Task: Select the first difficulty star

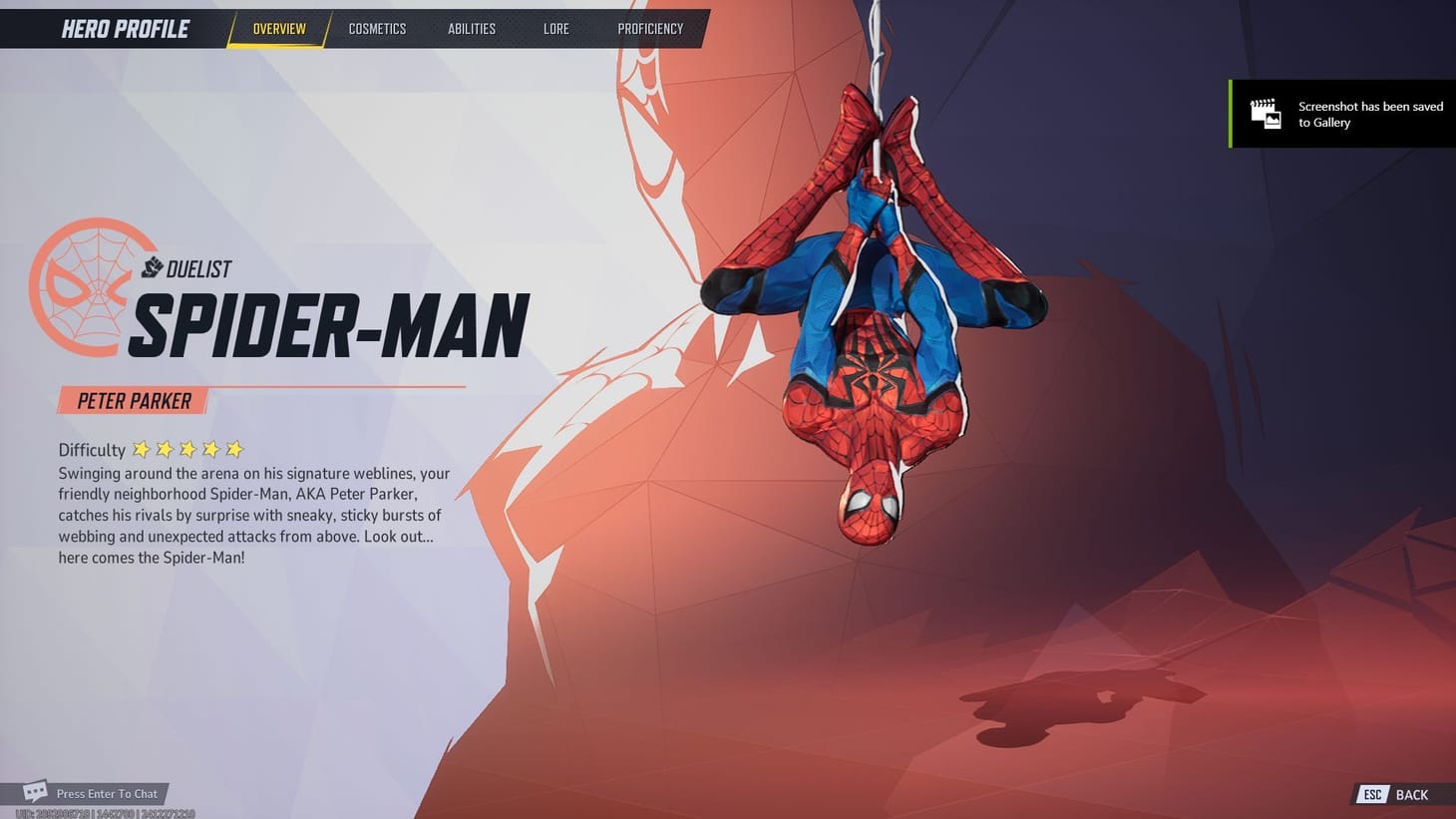Action: 142,450
